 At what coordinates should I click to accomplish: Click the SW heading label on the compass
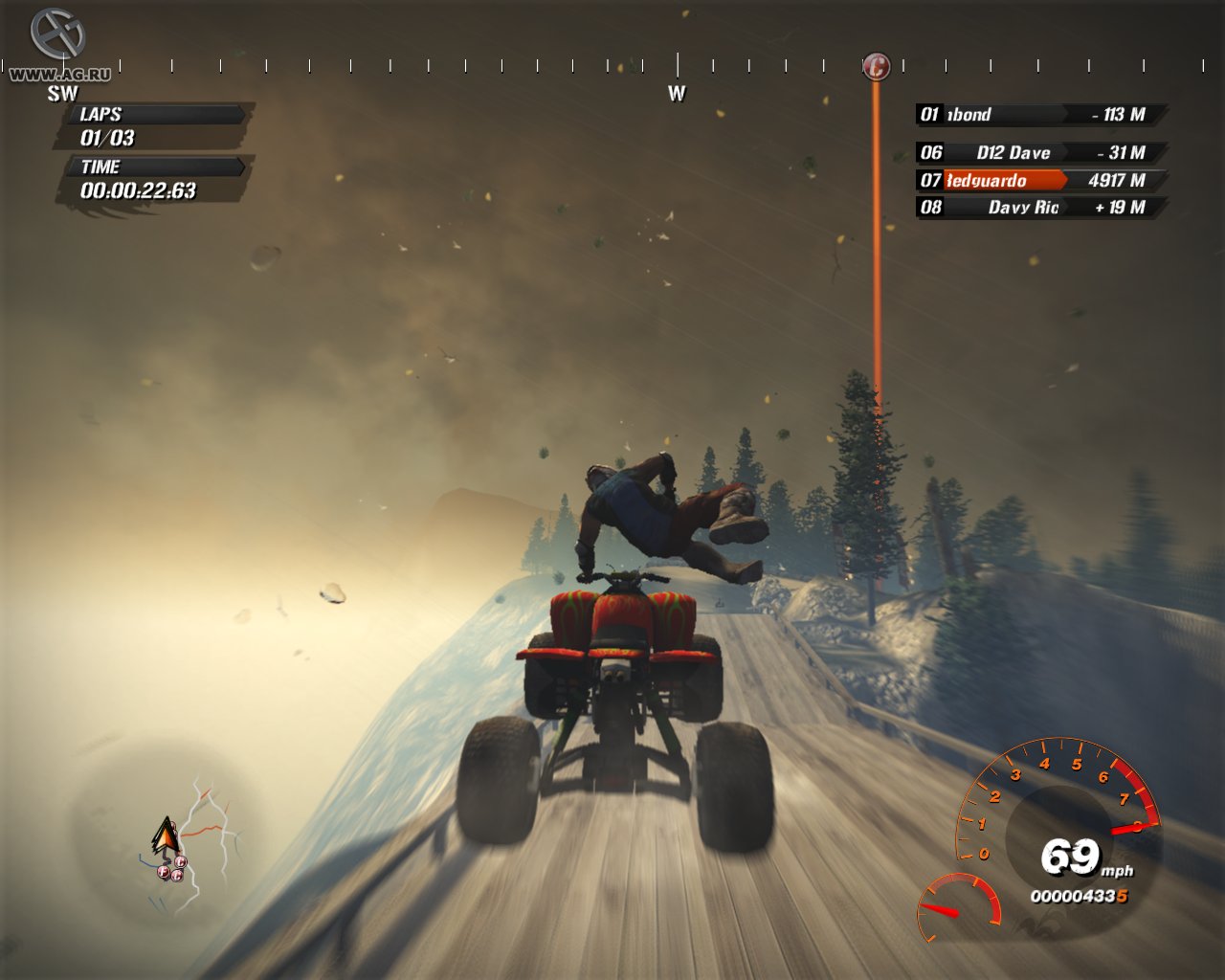tap(62, 93)
